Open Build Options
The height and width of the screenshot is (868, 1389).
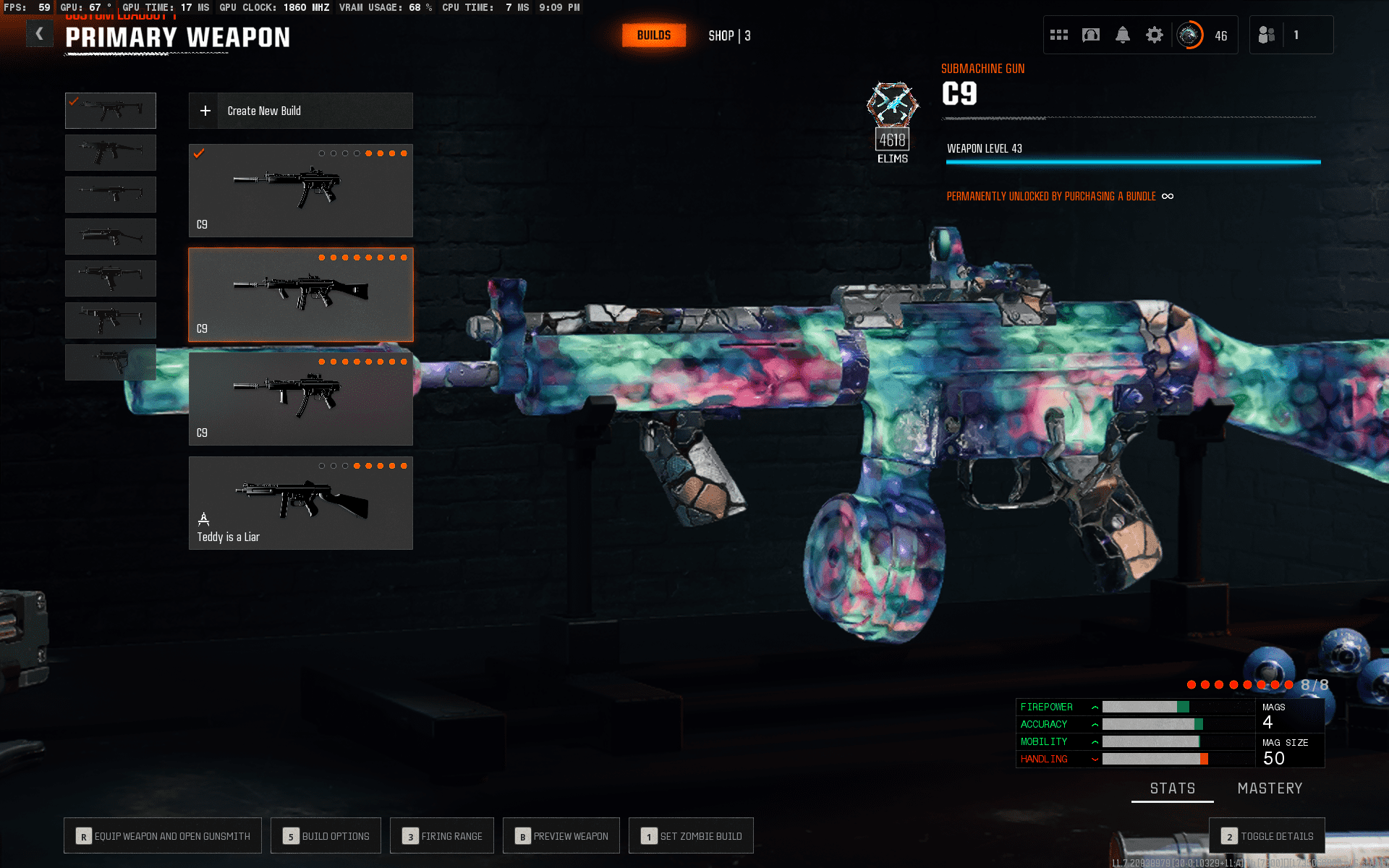tap(326, 836)
